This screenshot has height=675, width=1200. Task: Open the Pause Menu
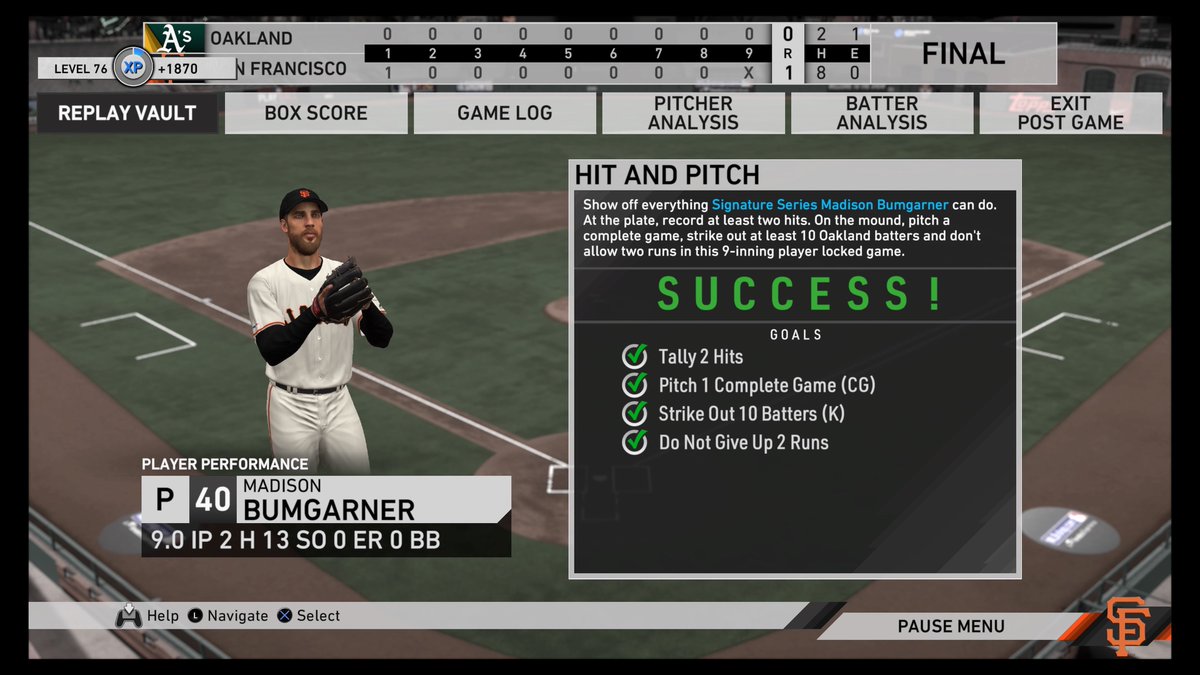pyautogui.click(x=950, y=627)
